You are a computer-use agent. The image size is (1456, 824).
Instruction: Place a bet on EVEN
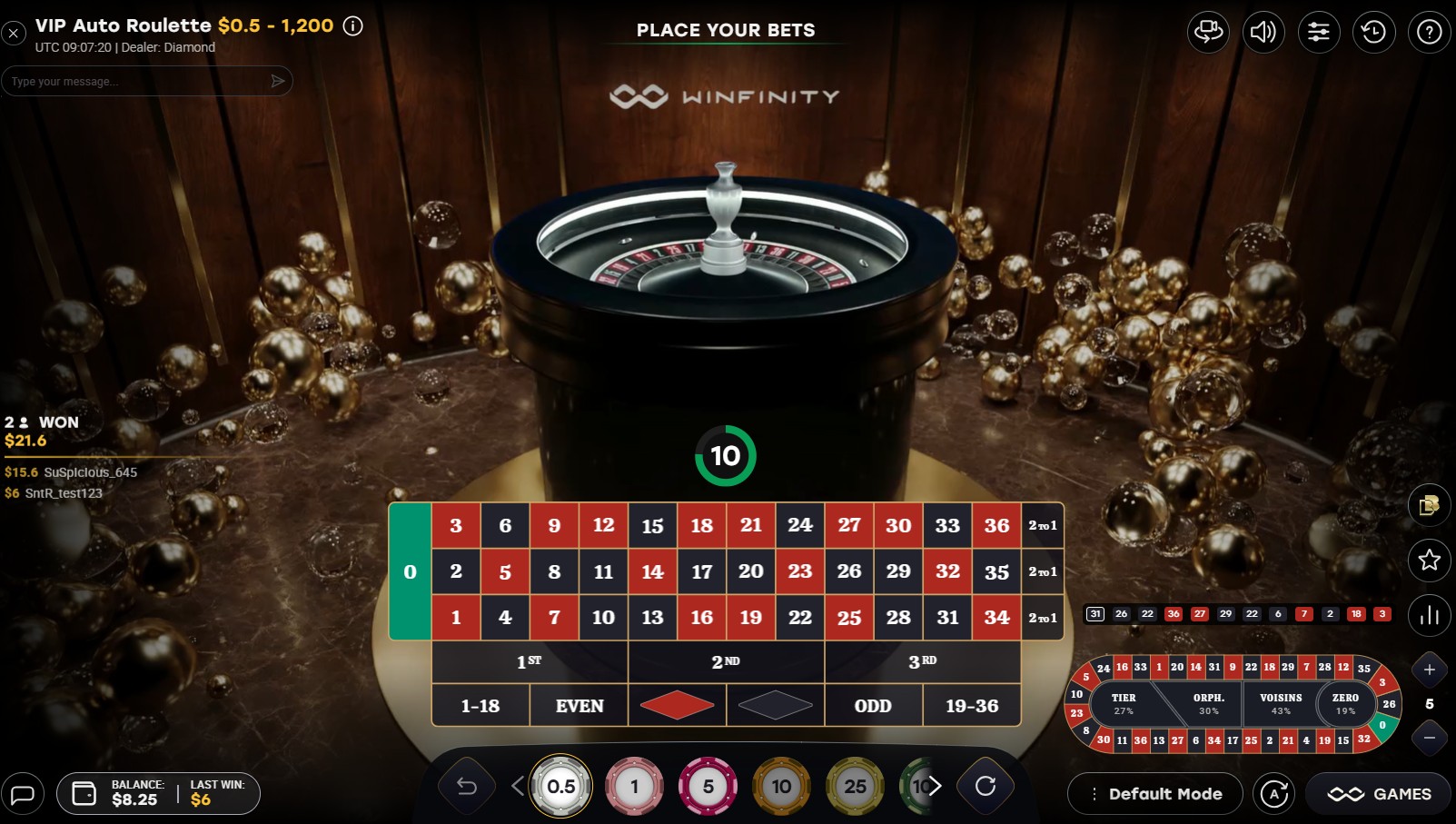coord(579,705)
